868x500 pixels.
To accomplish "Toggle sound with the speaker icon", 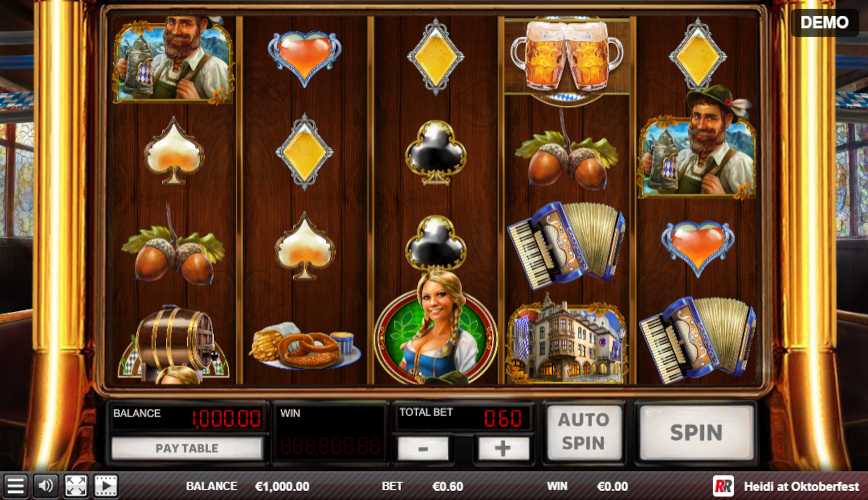I will tap(45, 487).
